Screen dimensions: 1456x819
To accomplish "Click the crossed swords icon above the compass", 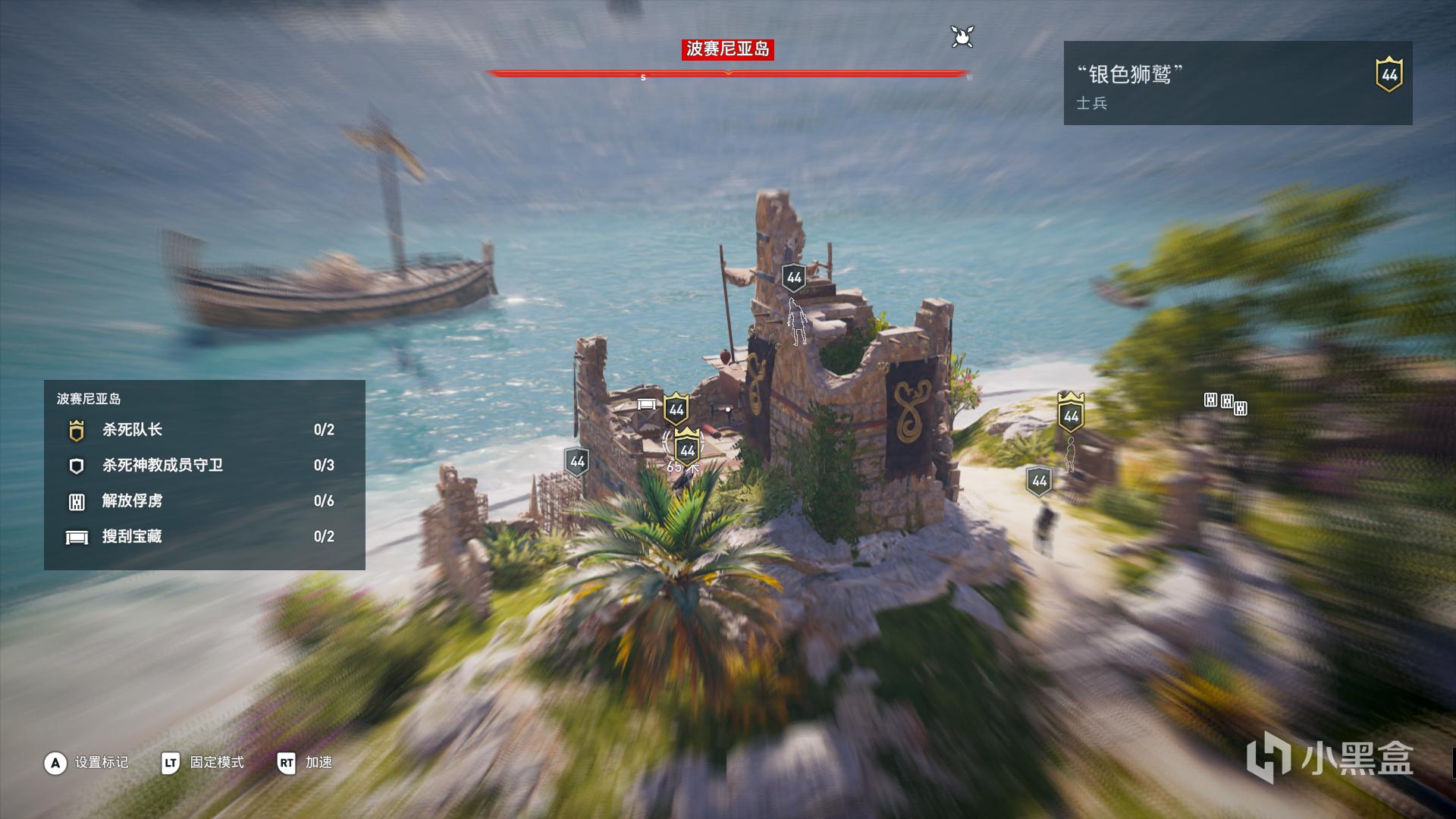I will tap(962, 36).
